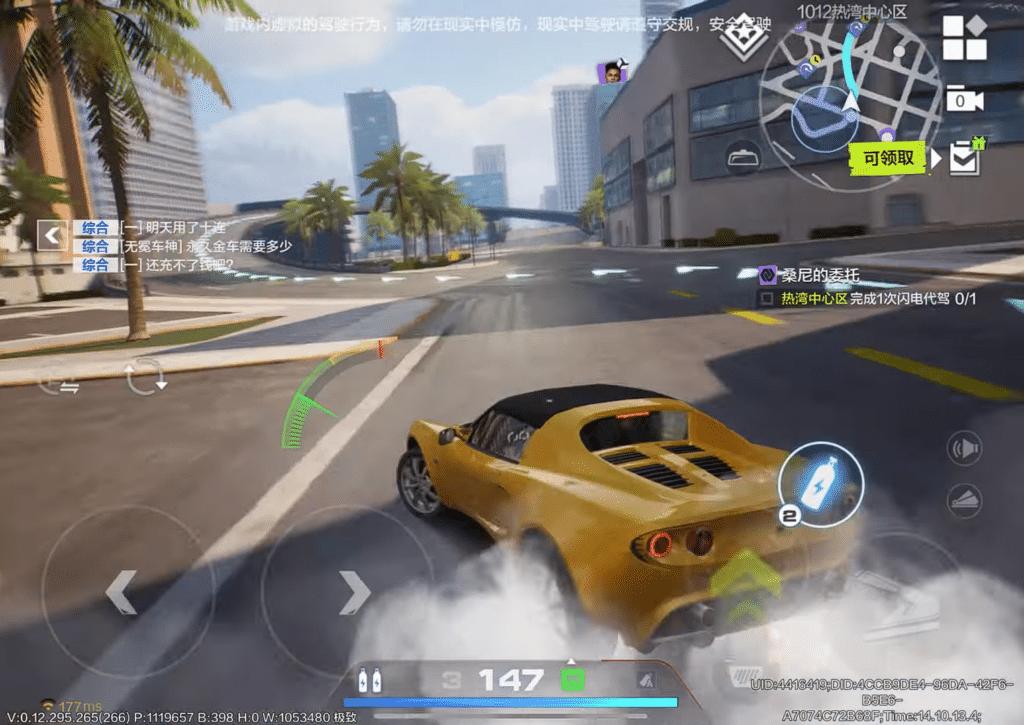Open the four-squares main menu

(965, 39)
